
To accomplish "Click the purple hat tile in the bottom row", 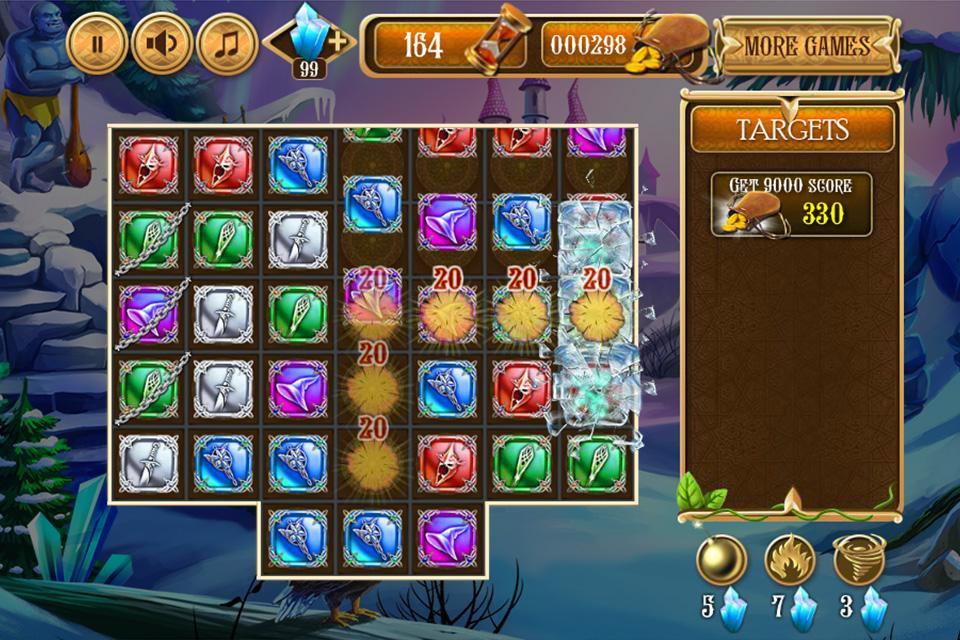I will pyautogui.click(x=447, y=537).
